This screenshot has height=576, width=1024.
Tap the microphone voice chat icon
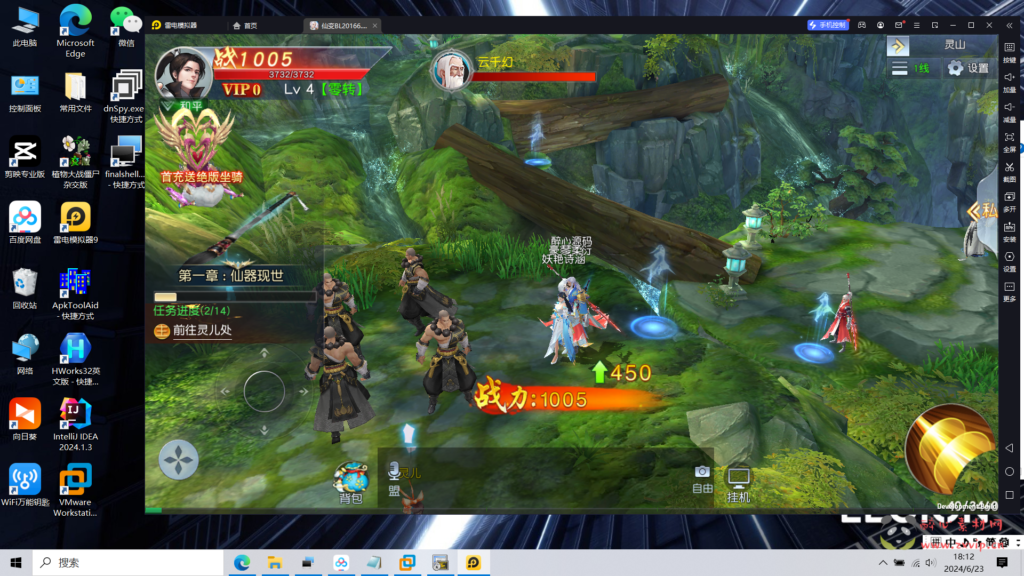(x=394, y=470)
